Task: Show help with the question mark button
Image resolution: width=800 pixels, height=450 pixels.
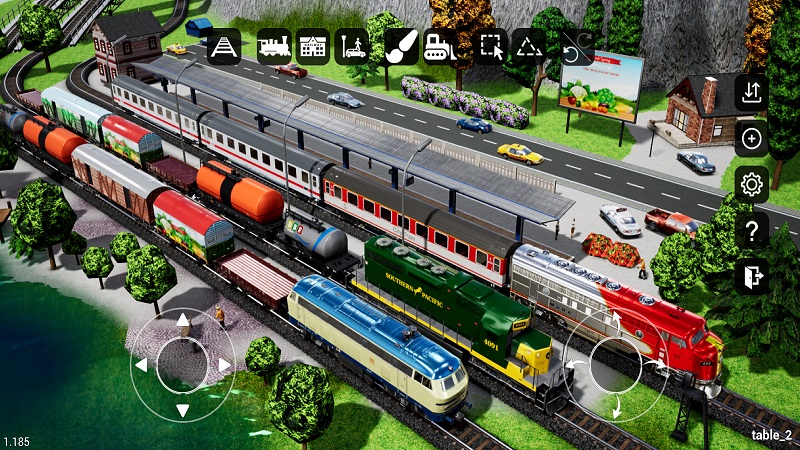Action: coord(751,231)
